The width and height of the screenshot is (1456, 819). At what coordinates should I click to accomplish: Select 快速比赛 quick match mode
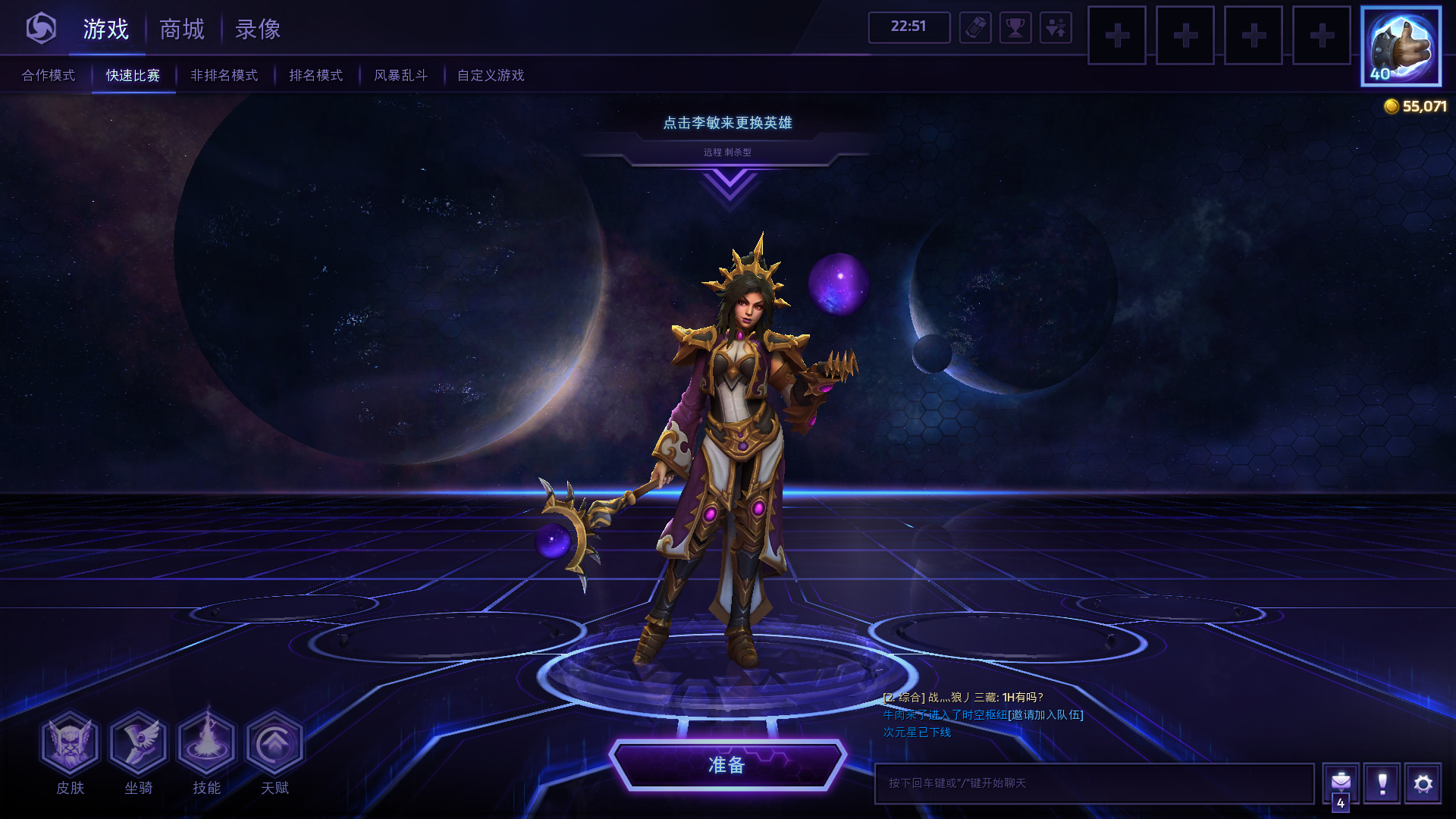coord(133,75)
